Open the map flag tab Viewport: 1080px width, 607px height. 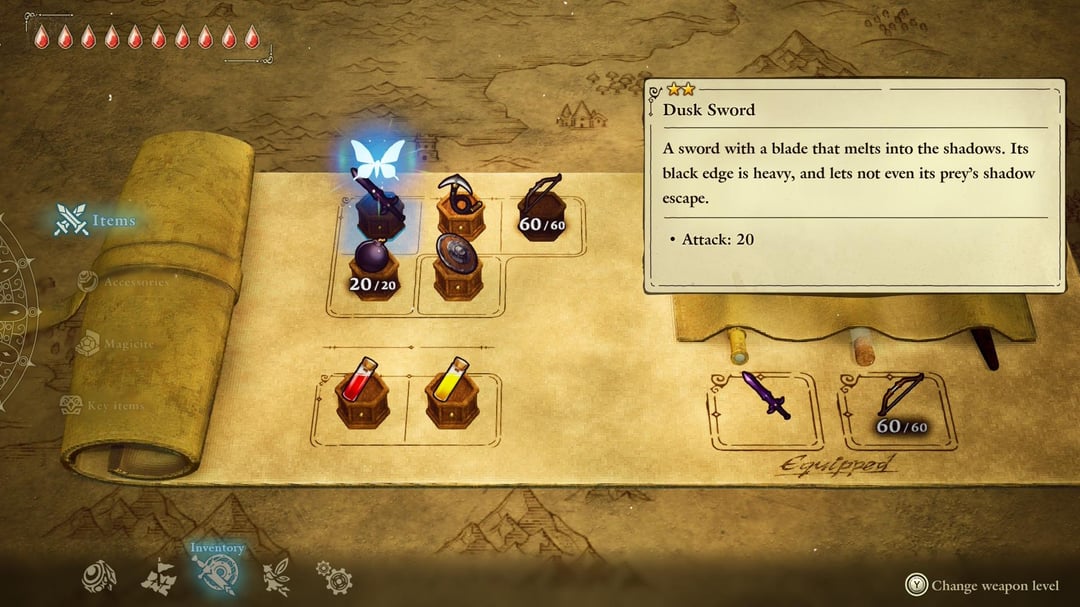pyautogui.click(x=159, y=577)
